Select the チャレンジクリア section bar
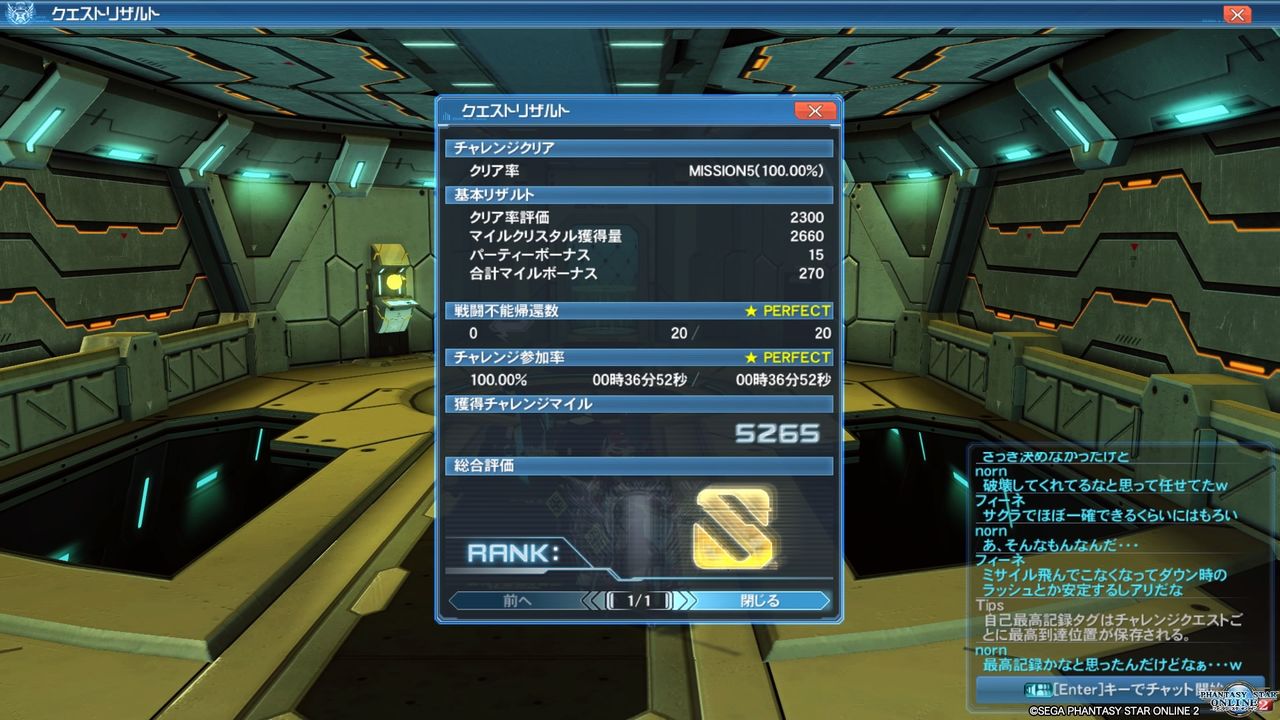Screen dimensions: 1280x720 [x=640, y=148]
